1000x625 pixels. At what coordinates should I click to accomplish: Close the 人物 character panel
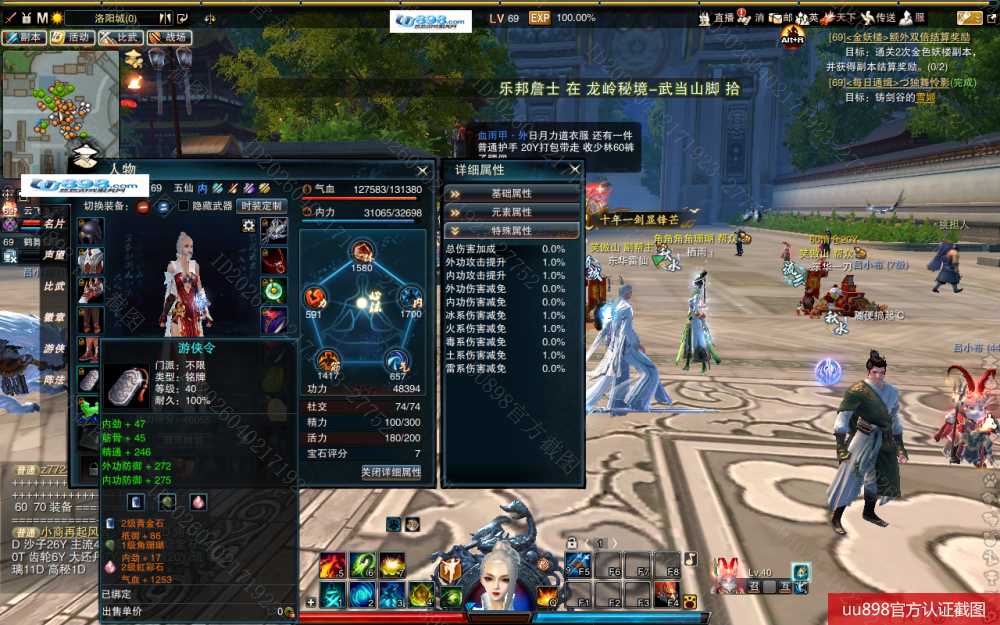[x=424, y=169]
